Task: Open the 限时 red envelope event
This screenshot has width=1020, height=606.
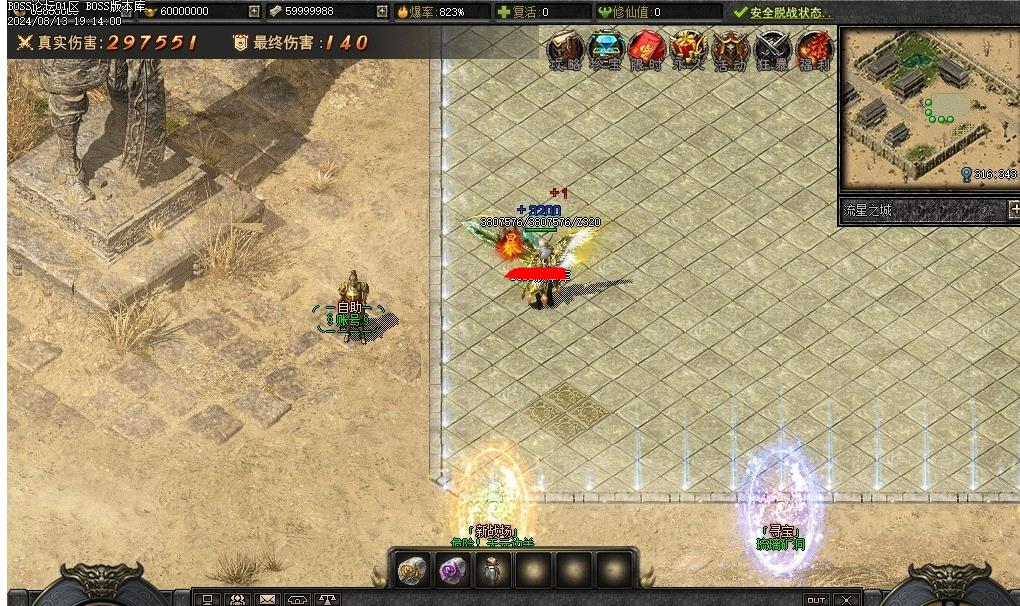Action: pos(647,49)
